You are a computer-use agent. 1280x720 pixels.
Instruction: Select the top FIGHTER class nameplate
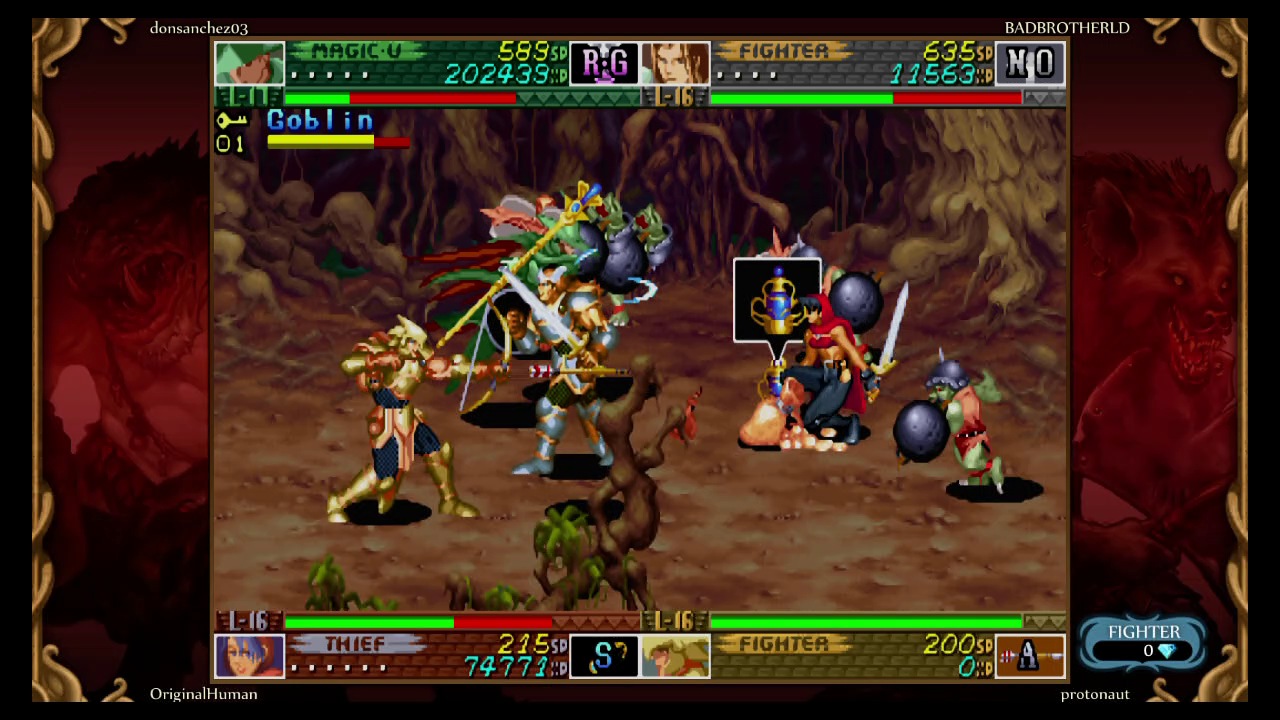785,50
